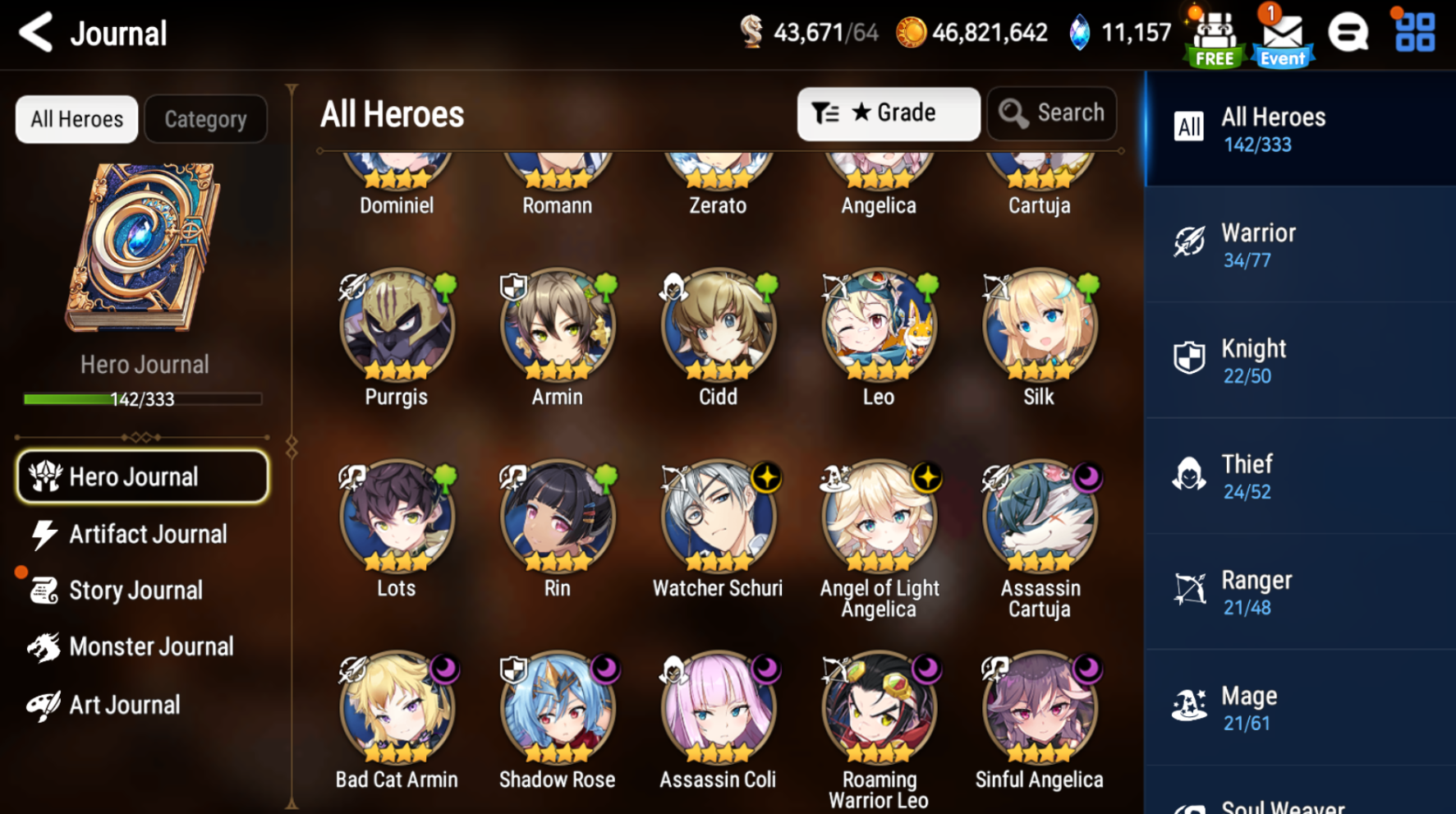The height and width of the screenshot is (814, 1456).
Task: Filter heroes by Warrior class
Action: coord(1299,245)
